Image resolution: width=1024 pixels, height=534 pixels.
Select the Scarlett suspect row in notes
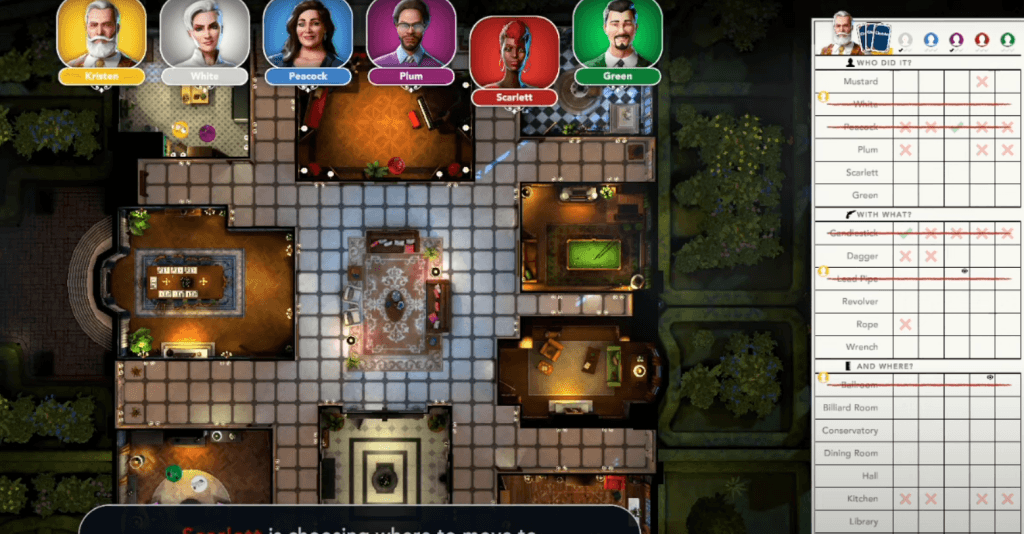[860, 173]
